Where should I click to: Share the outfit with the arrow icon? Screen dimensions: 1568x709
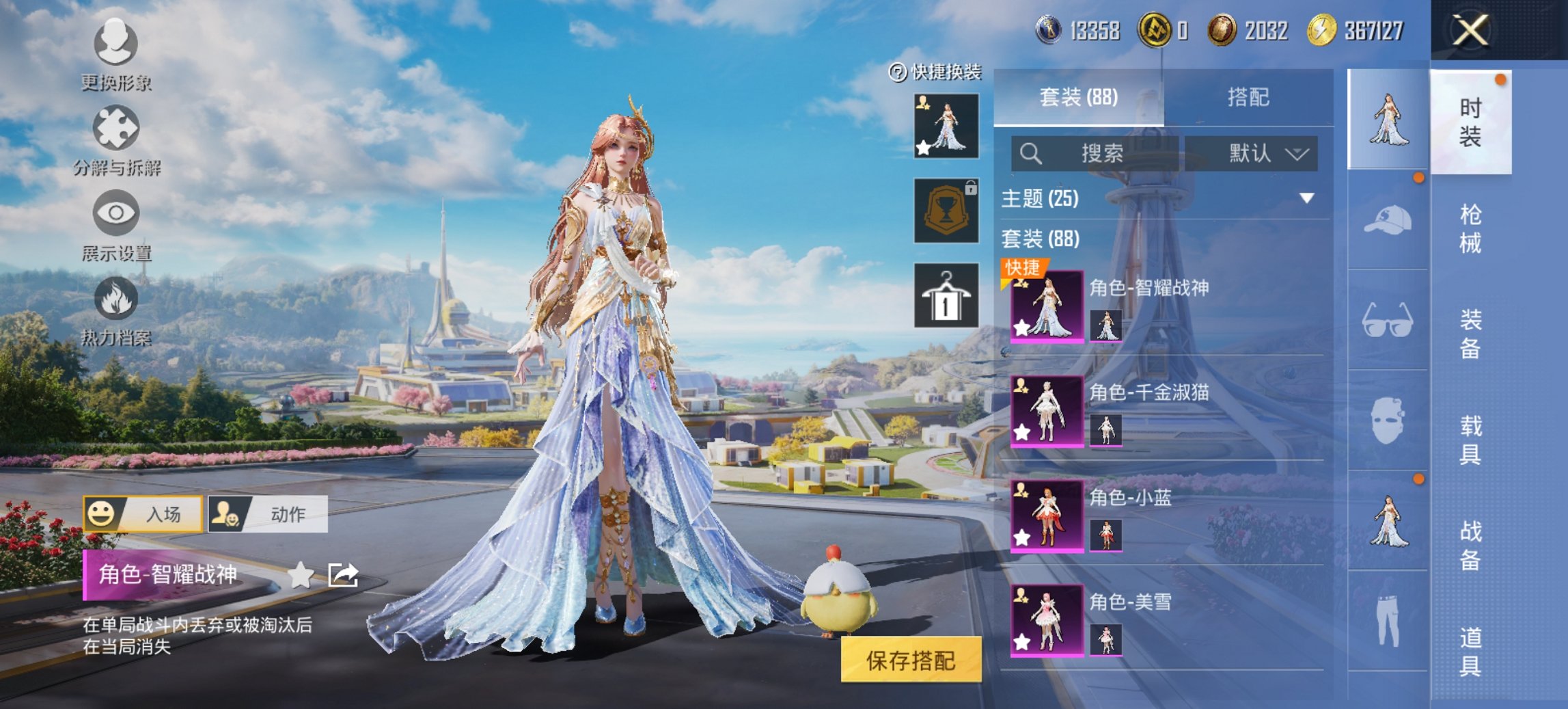[343, 575]
